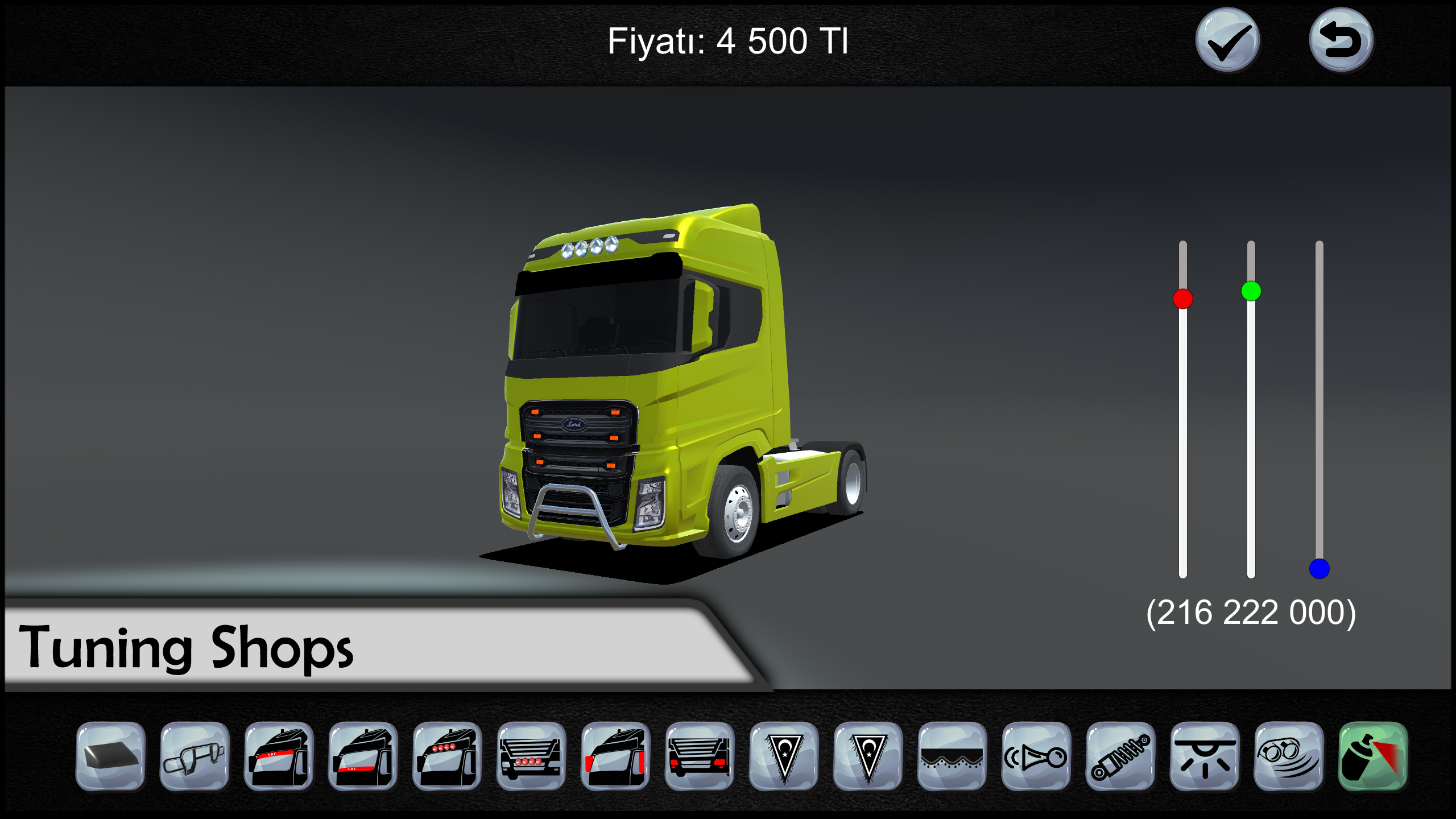1456x819 pixels.
Task: Open the front grille spotlights category
Action: 531,756
